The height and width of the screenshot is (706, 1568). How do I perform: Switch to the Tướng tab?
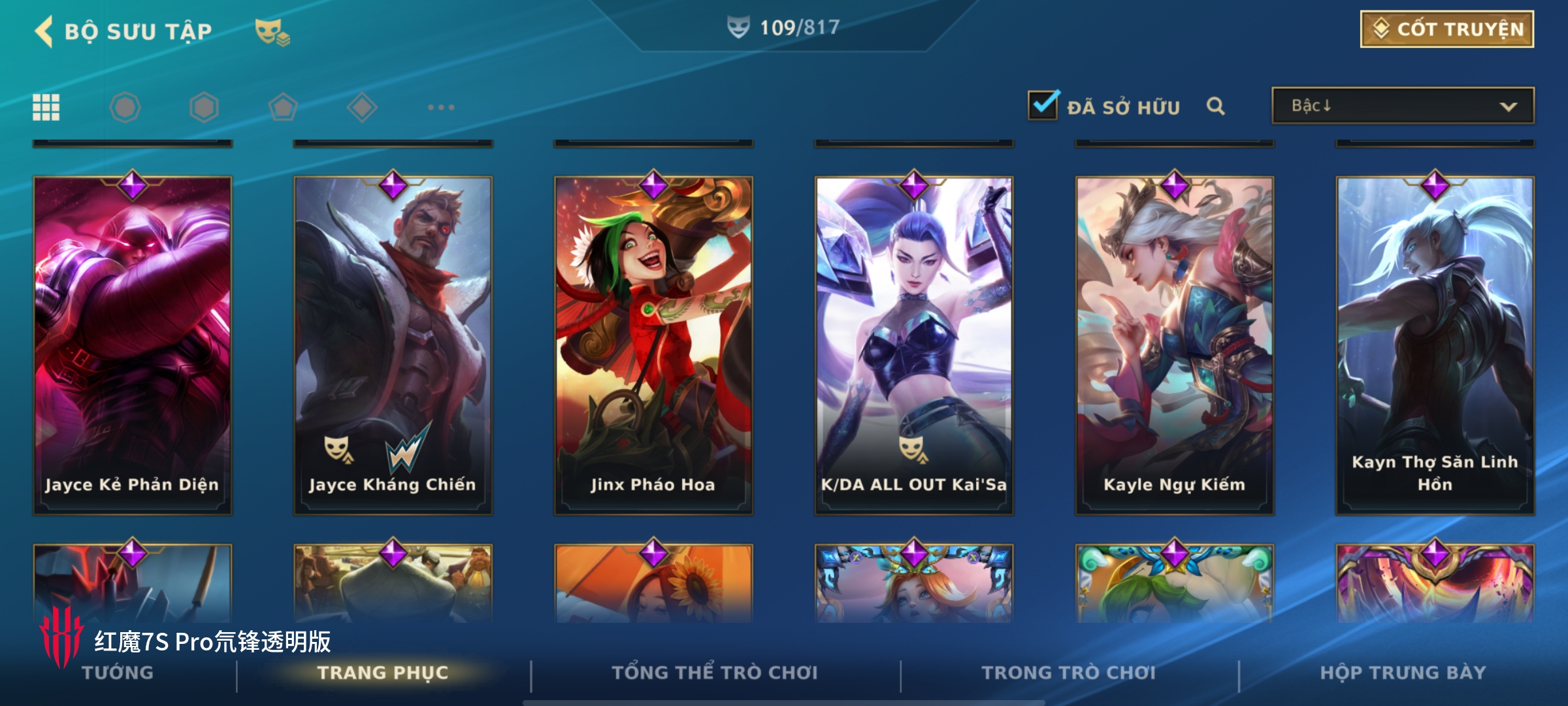coord(118,673)
